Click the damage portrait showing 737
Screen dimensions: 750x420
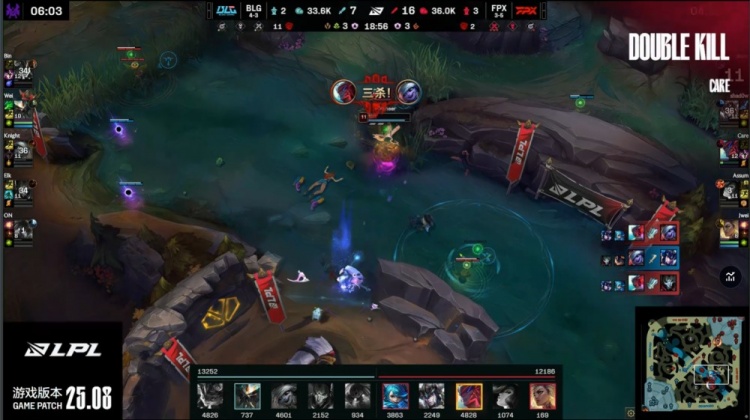coord(247,396)
